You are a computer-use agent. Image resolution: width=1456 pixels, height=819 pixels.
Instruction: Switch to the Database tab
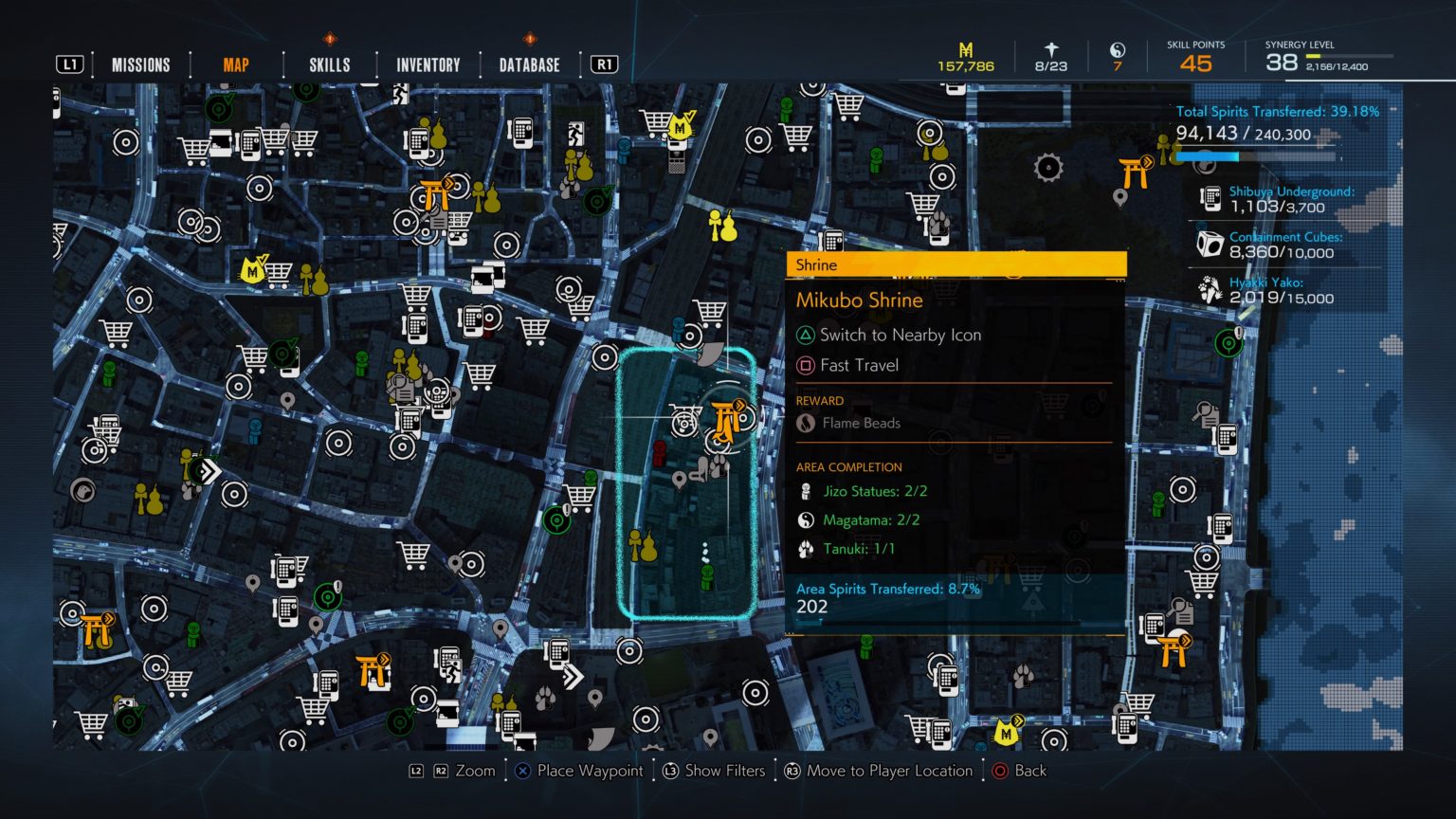pos(529,64)
